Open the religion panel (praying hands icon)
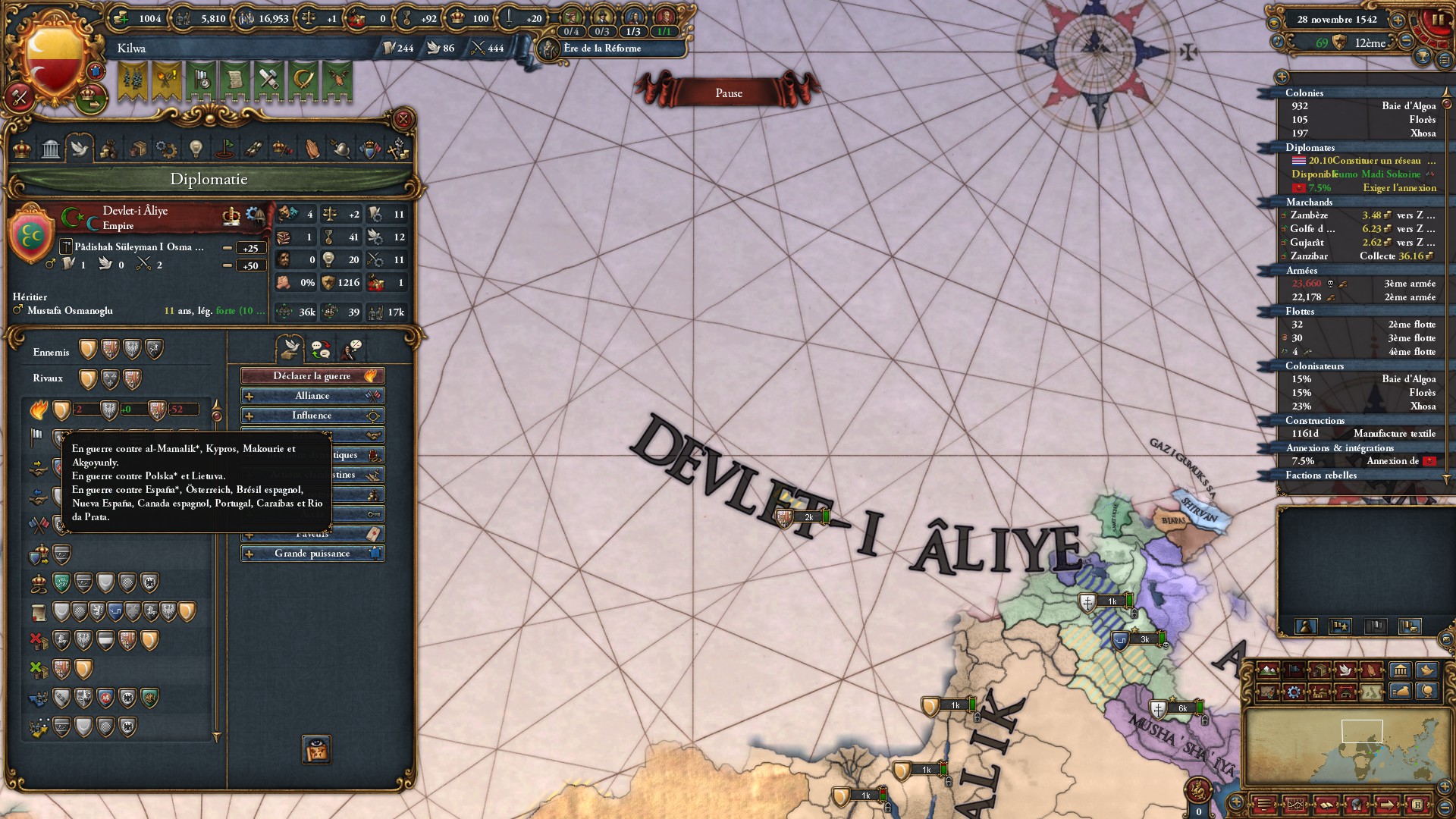The width and height of the screenshot is (1456, 819). 311,149
